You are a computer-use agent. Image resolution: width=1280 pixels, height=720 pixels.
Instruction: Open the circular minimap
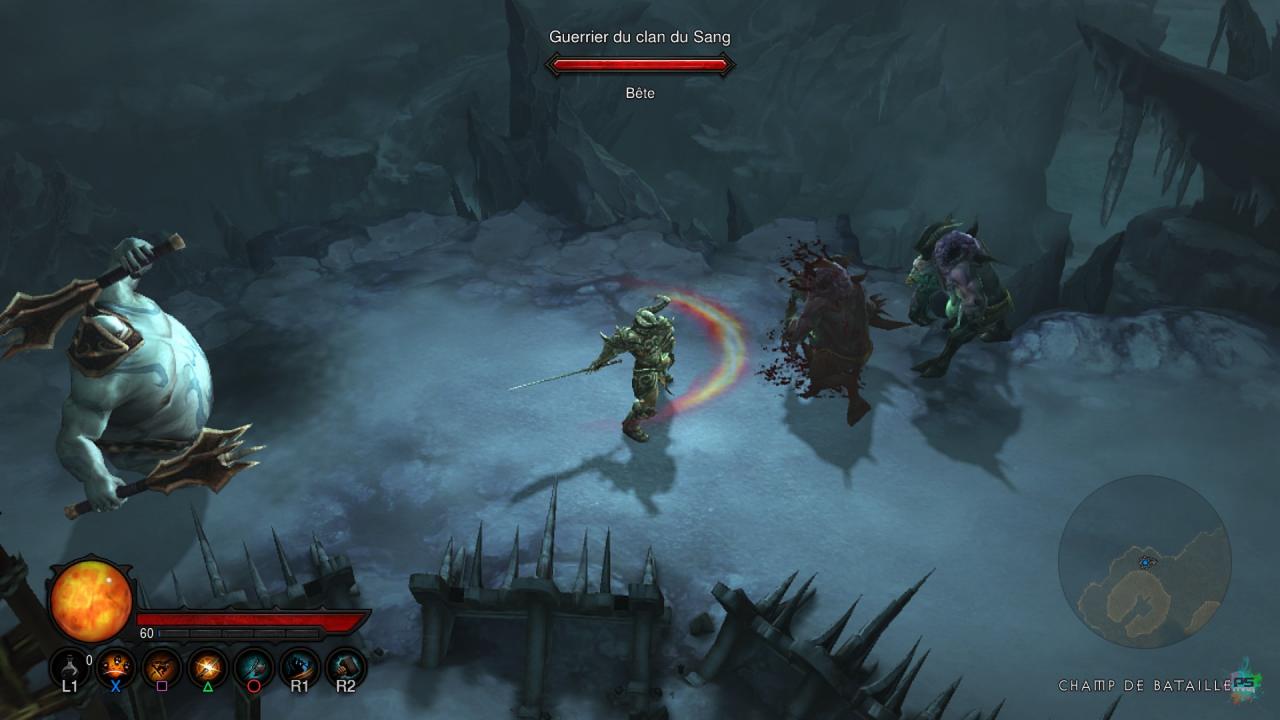pyautogui.click(x=1144, y=562)
